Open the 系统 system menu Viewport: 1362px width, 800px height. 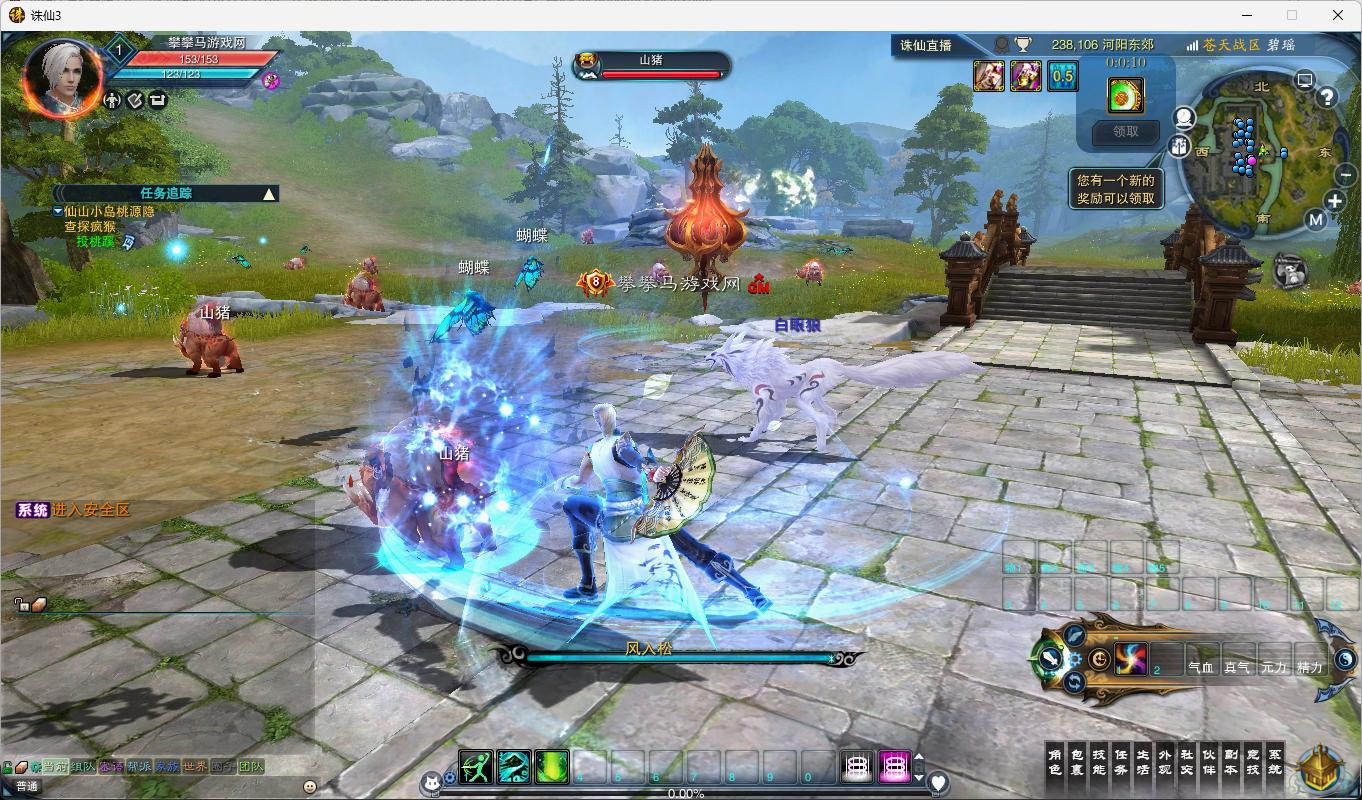tap(1274, 762)
